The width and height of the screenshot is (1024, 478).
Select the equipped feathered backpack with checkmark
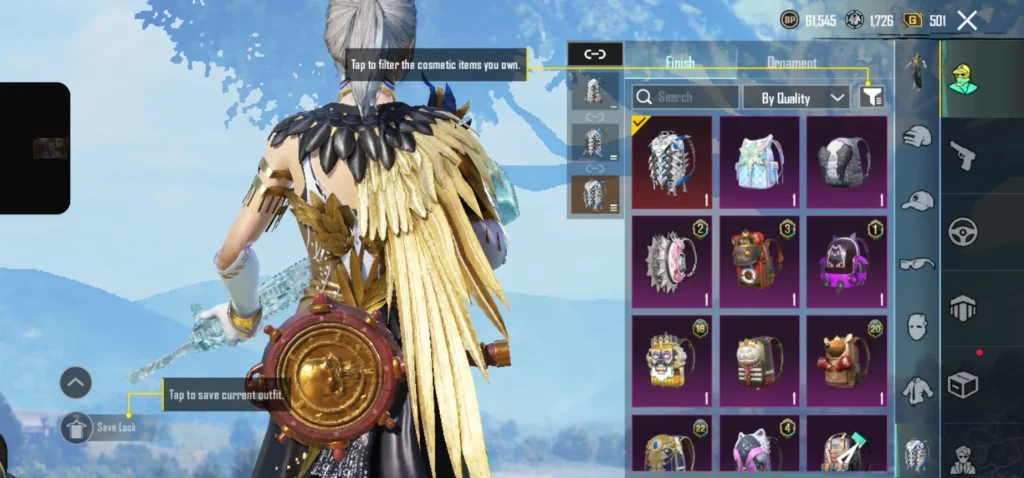(x=672, y=162)
